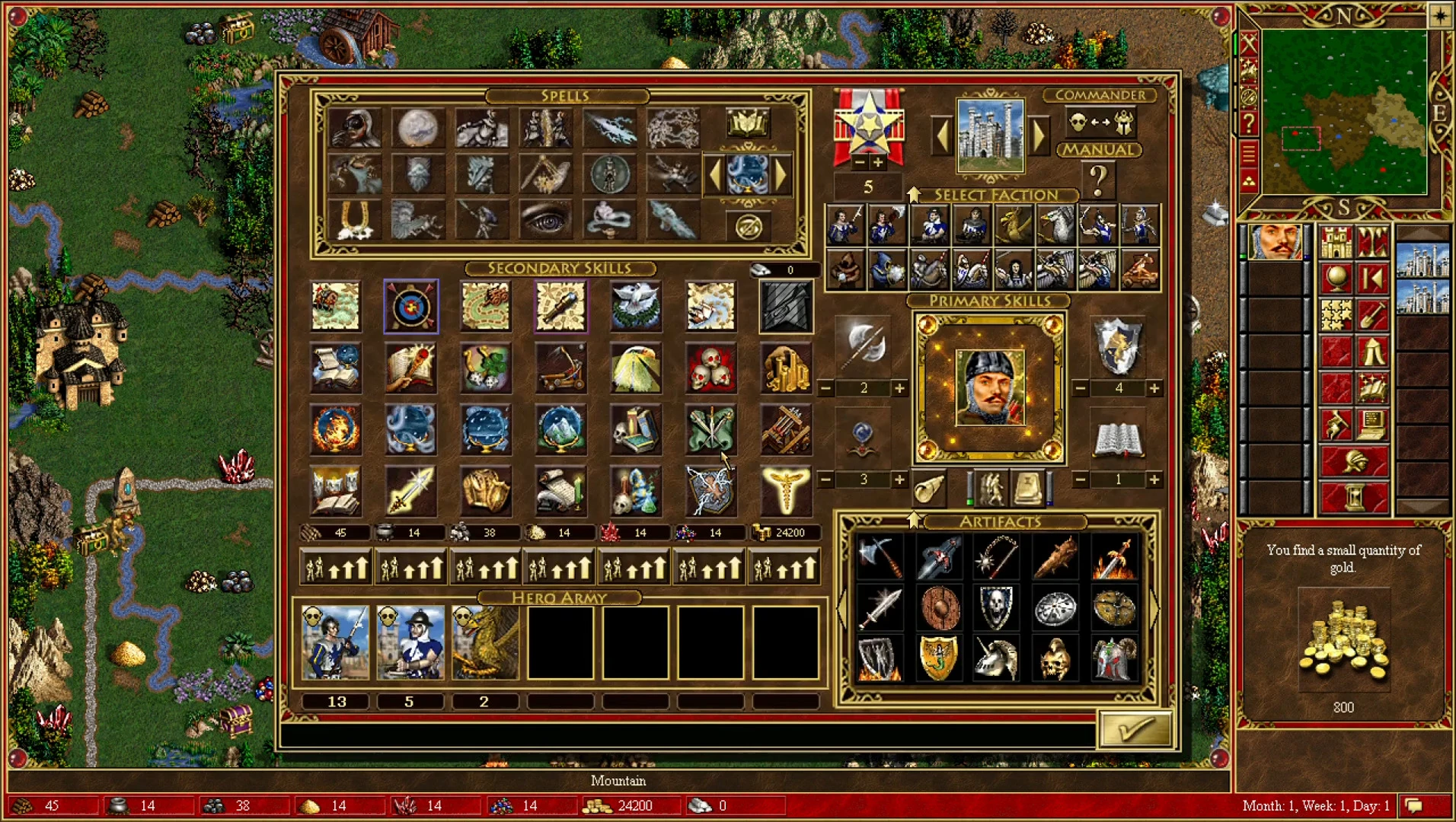1456x822 pixels.
Task: Open the Kingdom Overview castle icon
Action: (1336, 243)
